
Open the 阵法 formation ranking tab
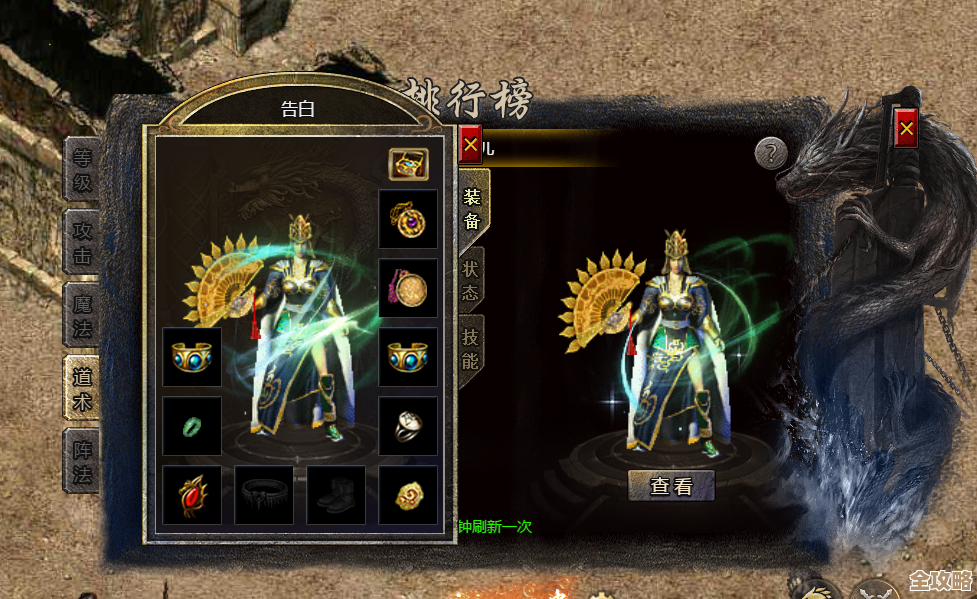tap(82, 461)
